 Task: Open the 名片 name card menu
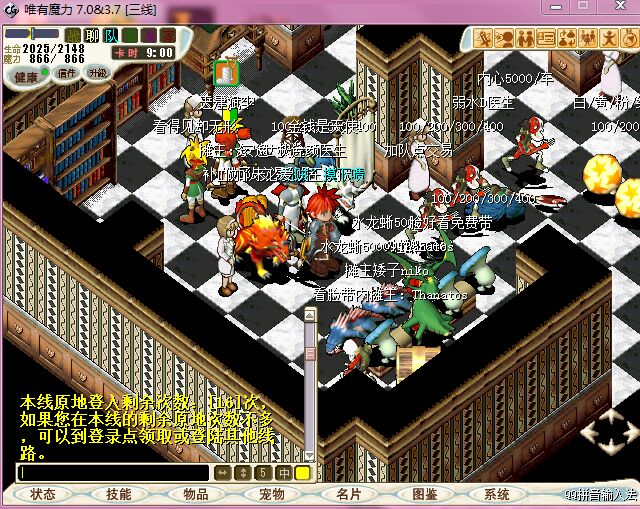point(348,494)
